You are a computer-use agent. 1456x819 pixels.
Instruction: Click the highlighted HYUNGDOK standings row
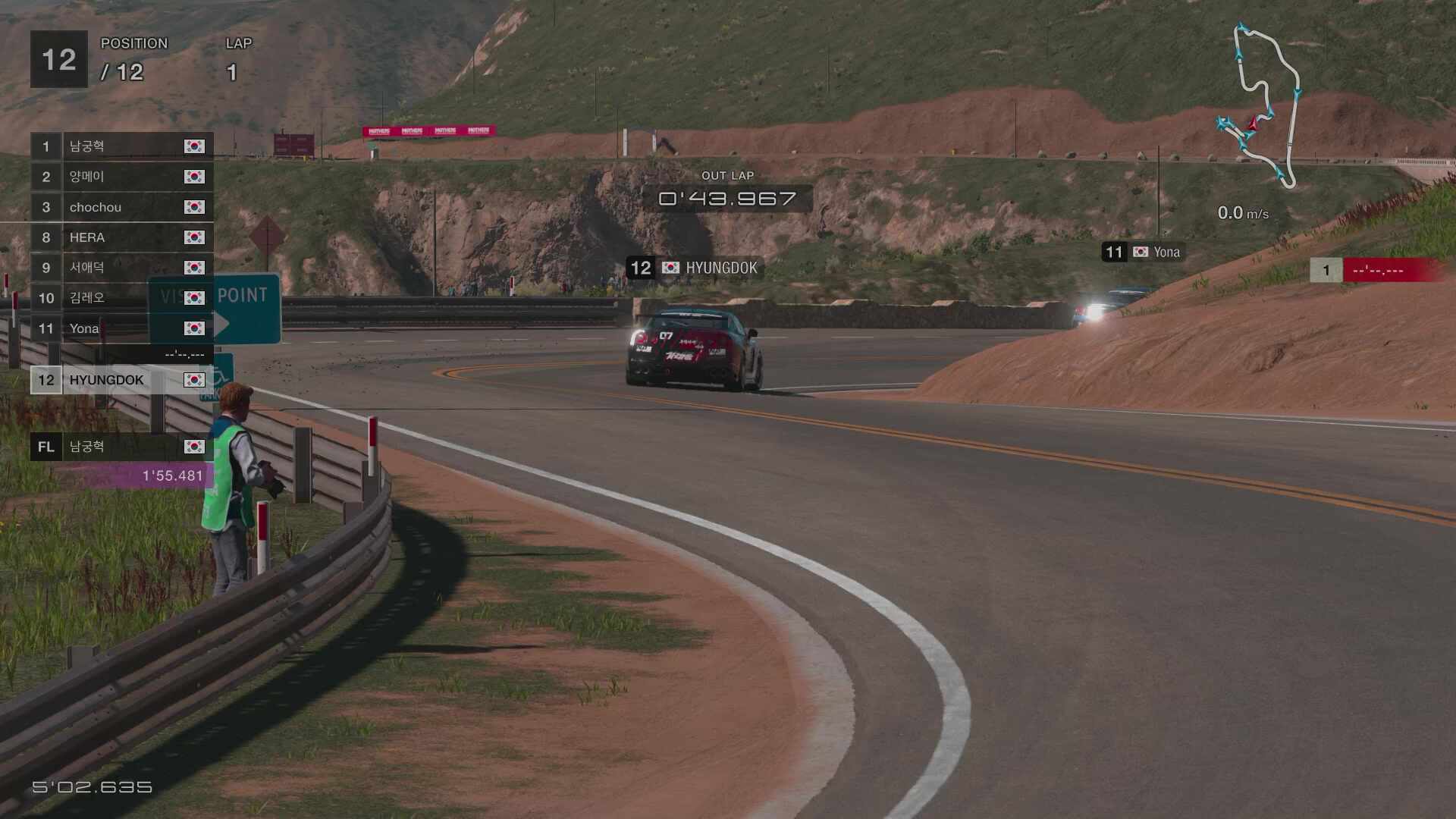click(x=121, y=380)
